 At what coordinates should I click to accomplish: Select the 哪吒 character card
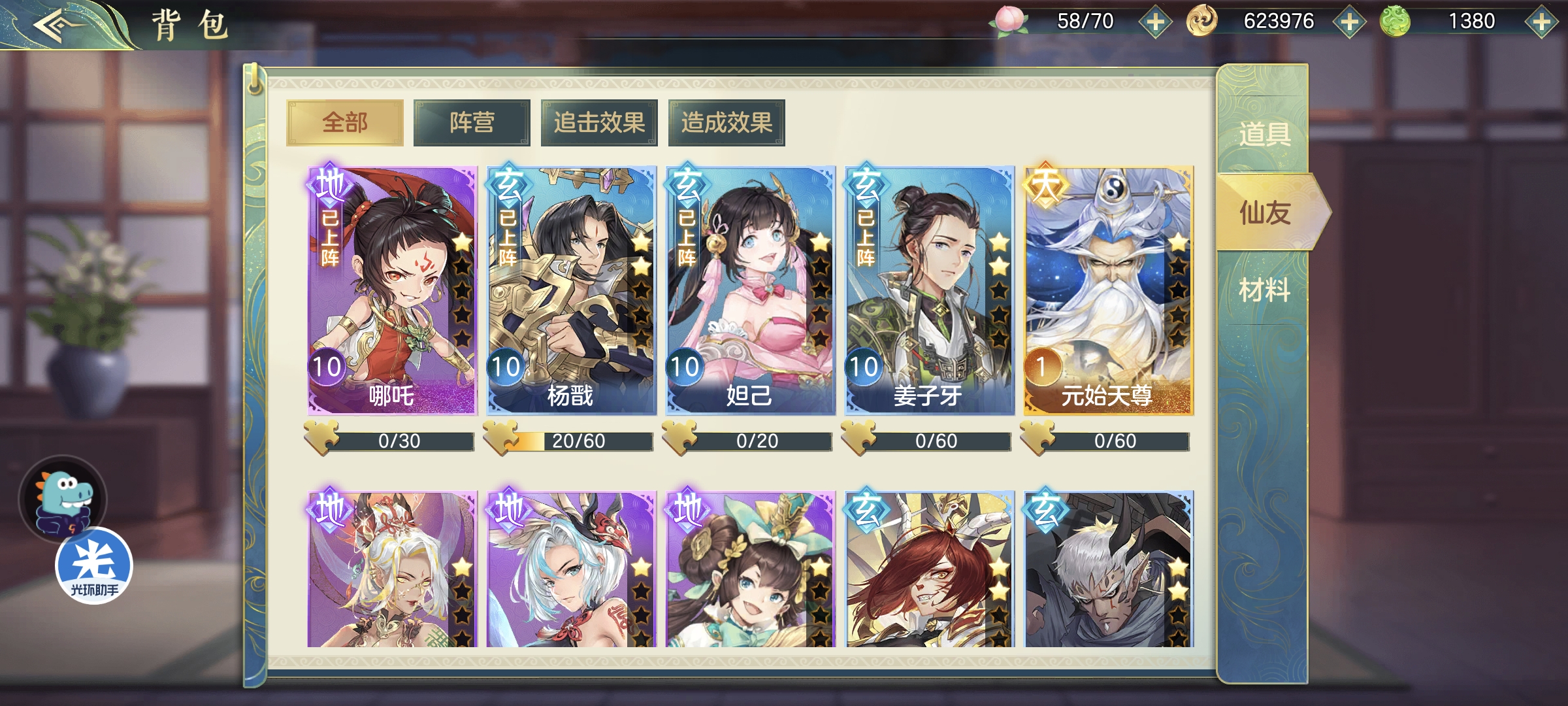392,291
